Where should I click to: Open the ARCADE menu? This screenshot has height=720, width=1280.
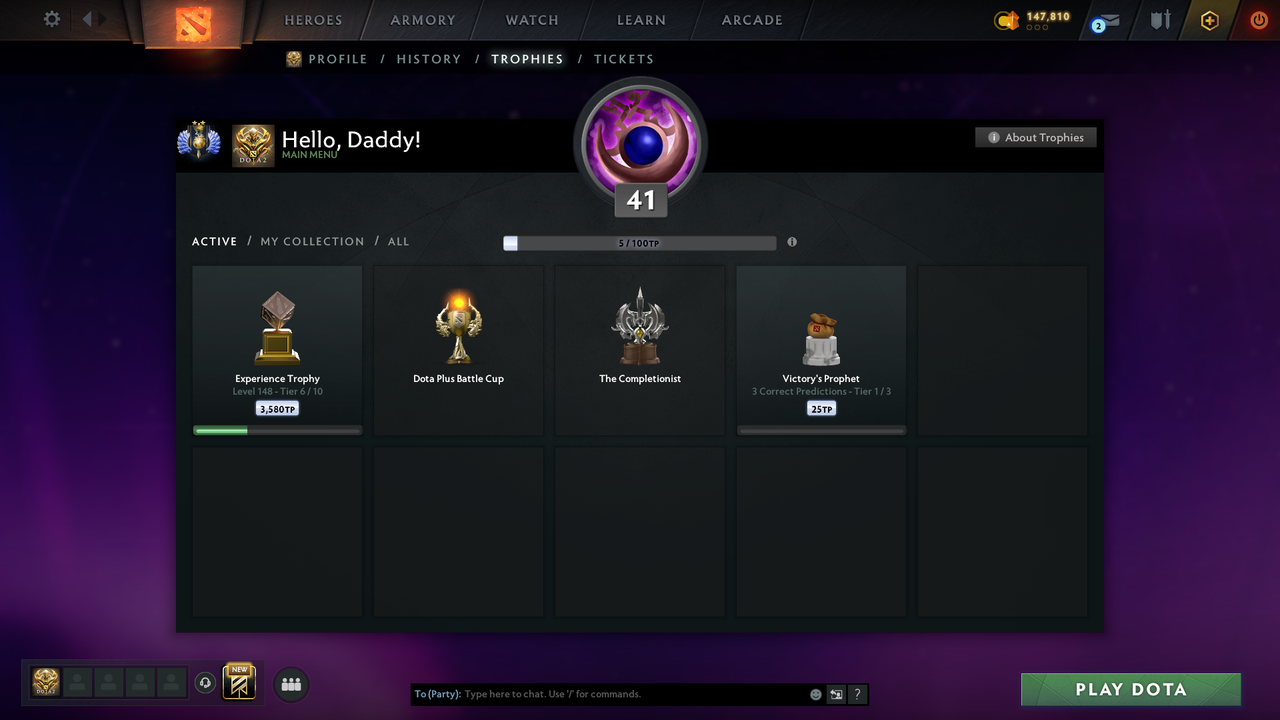pyautogui.click(x=751, y=20)
